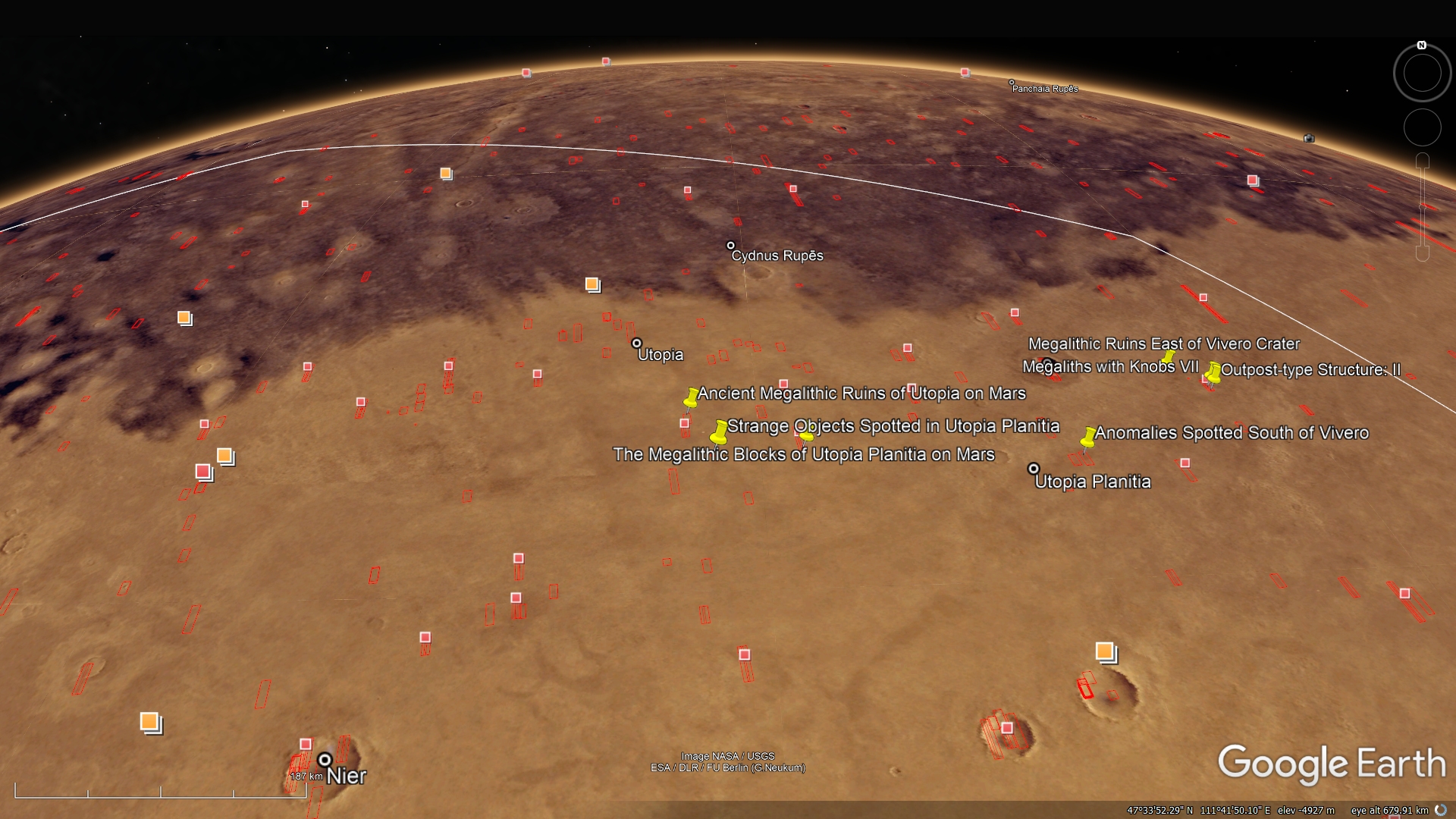
Task: Open Megalithic Ruins East of Vivero Crater pin
Action: click(1169, 356)
